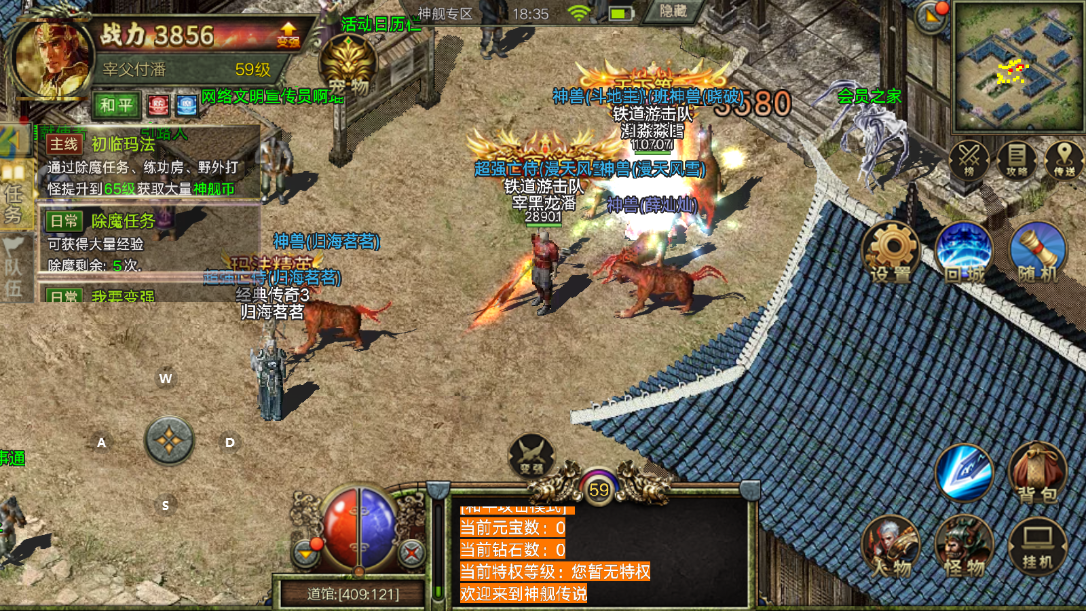Image resolution: width=1086 pixels, height=611 pixels.
Task: Switch attack mode via 和平 button
Action: [116, 104]
